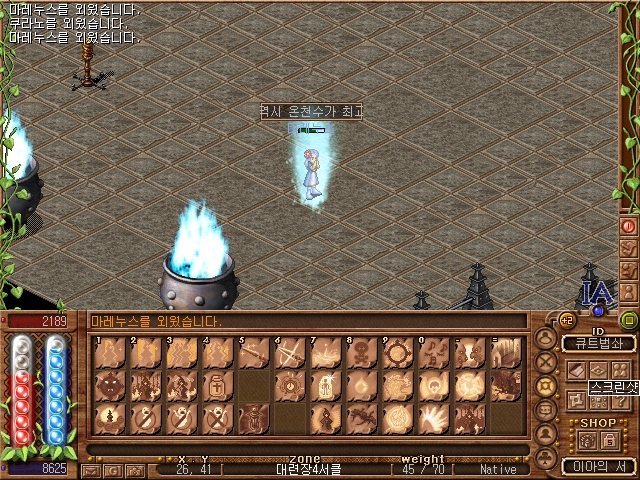Use the music notes spell in slot 0
Viewport: 640px width, 480px height.
433,353
